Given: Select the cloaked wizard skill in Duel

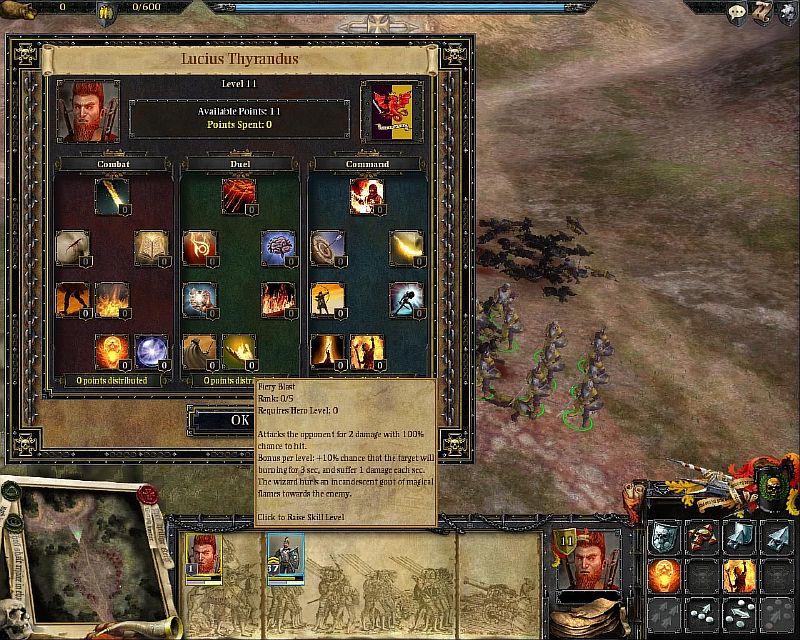Looking at the screenshot, I should pos(200,352).
